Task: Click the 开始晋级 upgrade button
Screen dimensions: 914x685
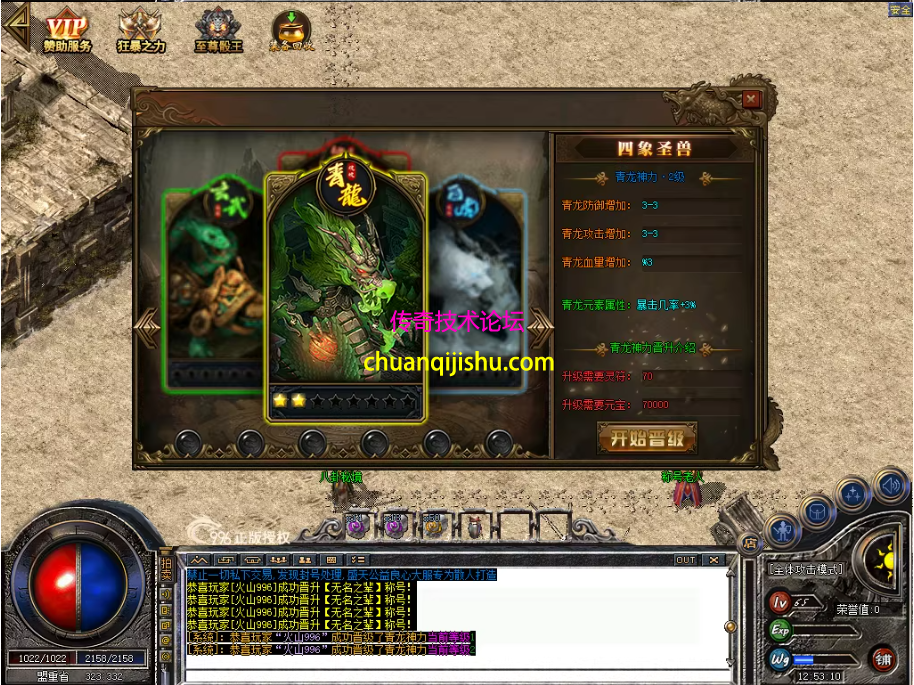Action: pyautogui.click(x=647, y=437)
